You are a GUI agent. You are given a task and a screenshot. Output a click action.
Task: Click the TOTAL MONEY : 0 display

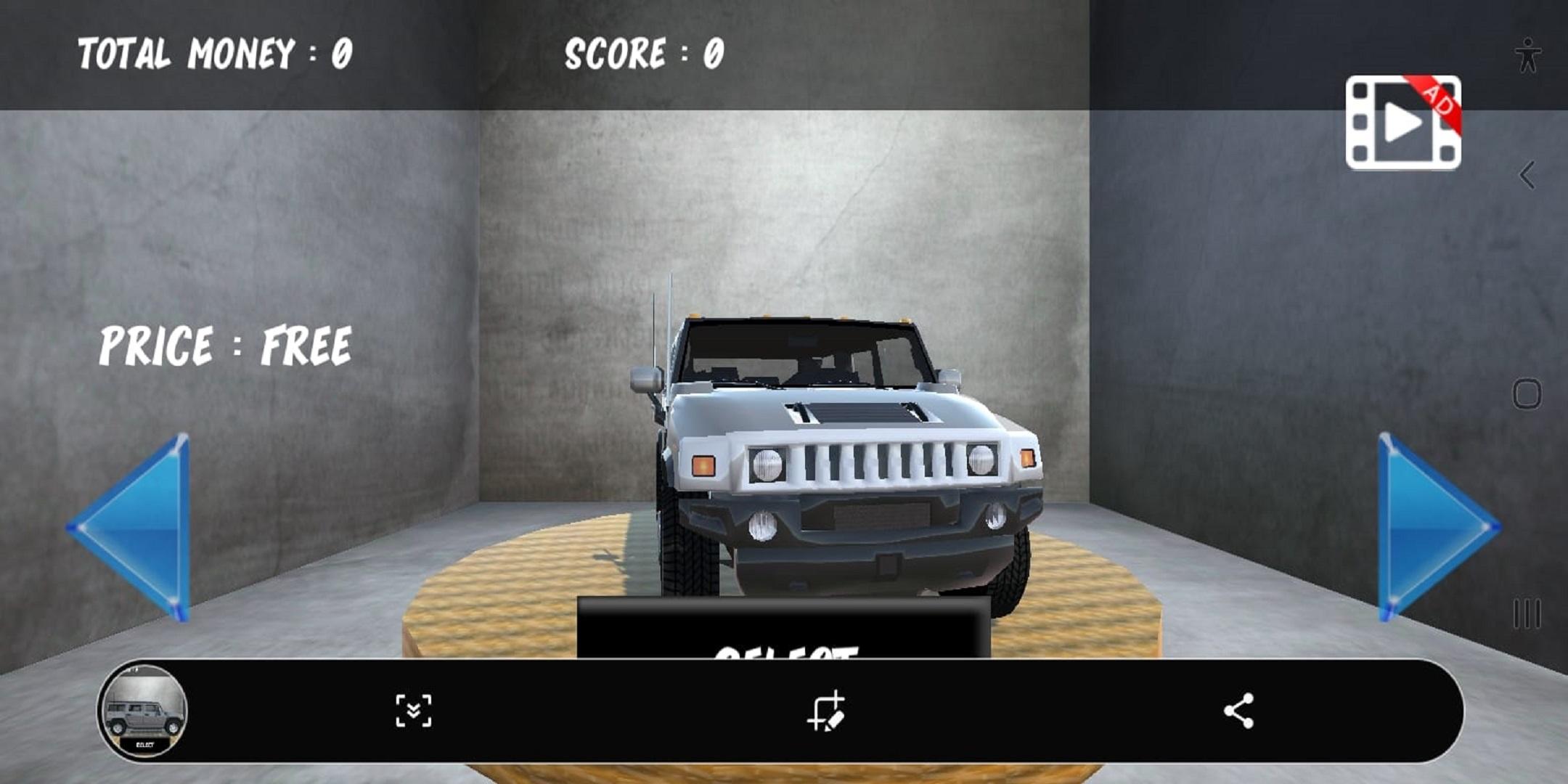[x=214, y=49]
